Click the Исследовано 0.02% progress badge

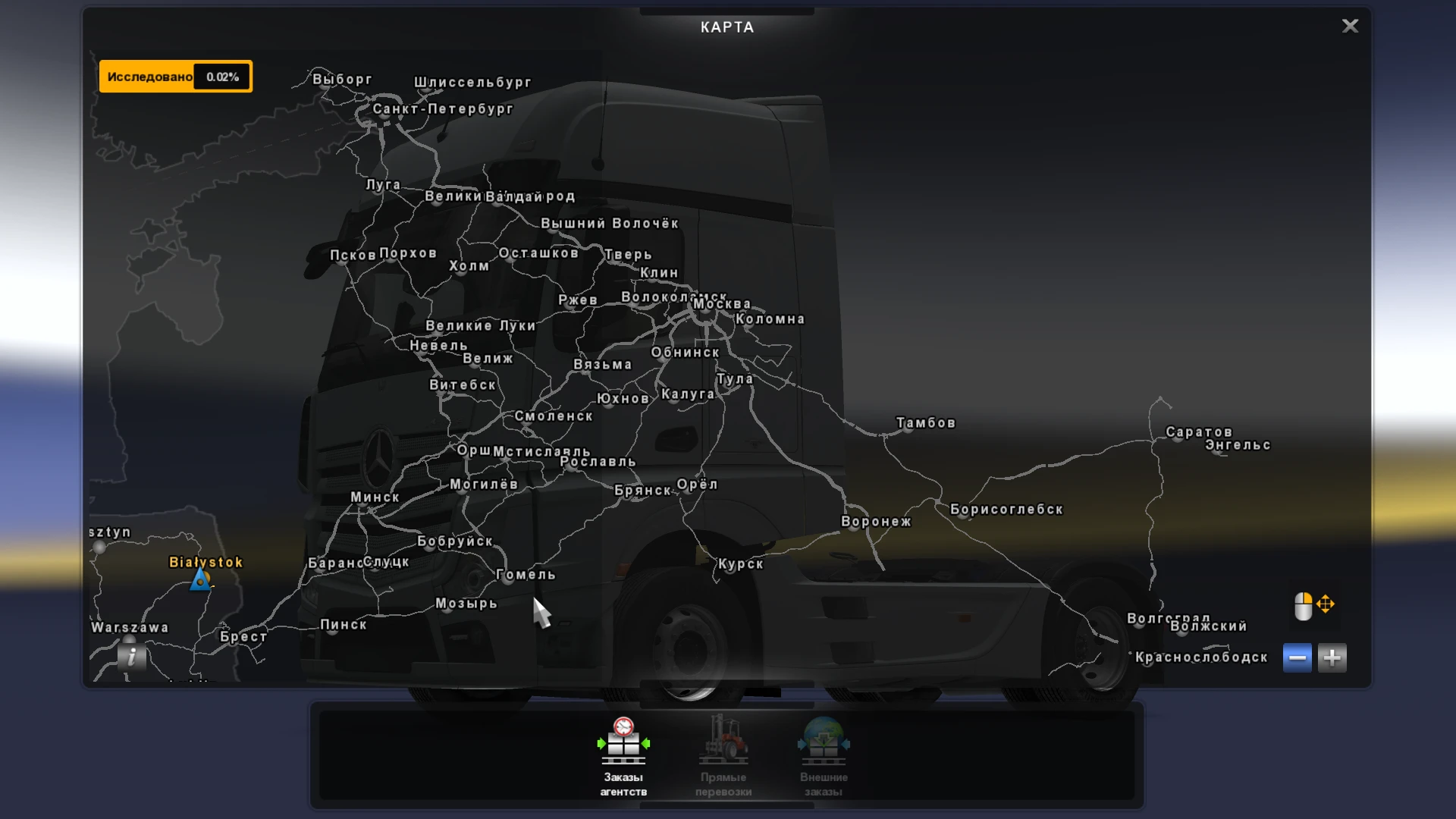pyautogui.click(x=176, y=76)
